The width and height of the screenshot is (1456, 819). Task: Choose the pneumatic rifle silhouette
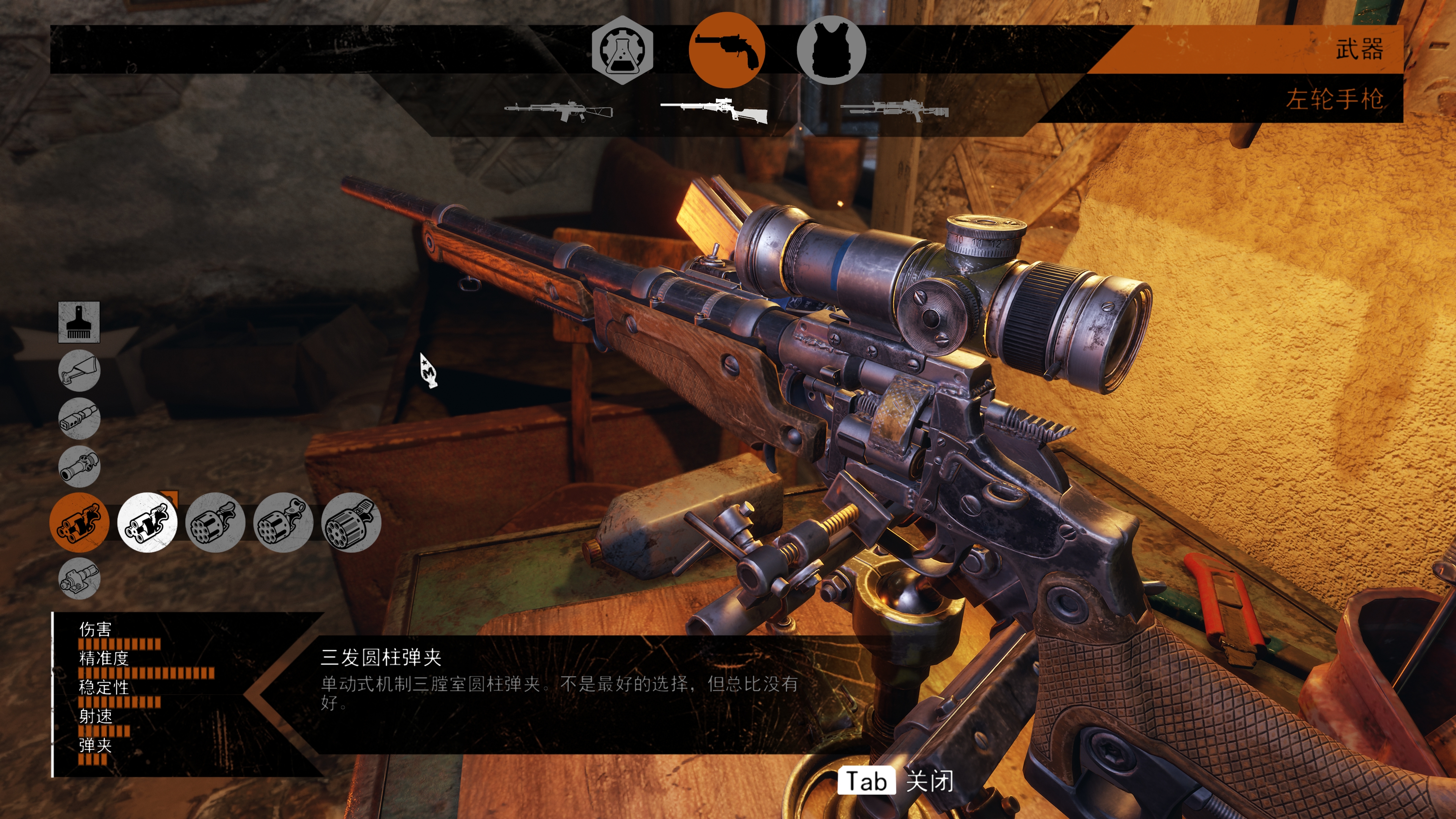[x=894, y=110]
